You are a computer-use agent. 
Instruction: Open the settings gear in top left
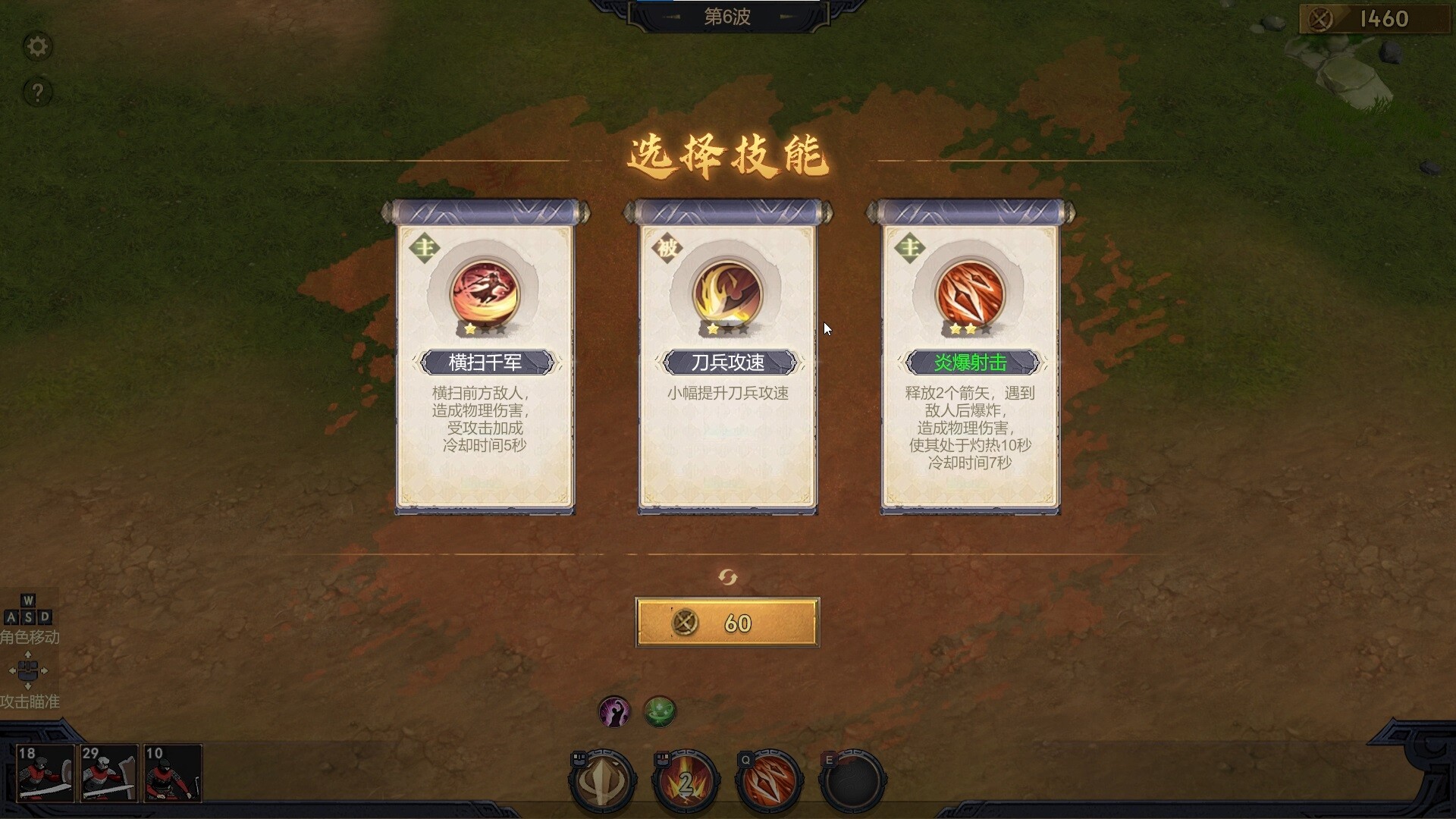(36, 47)
